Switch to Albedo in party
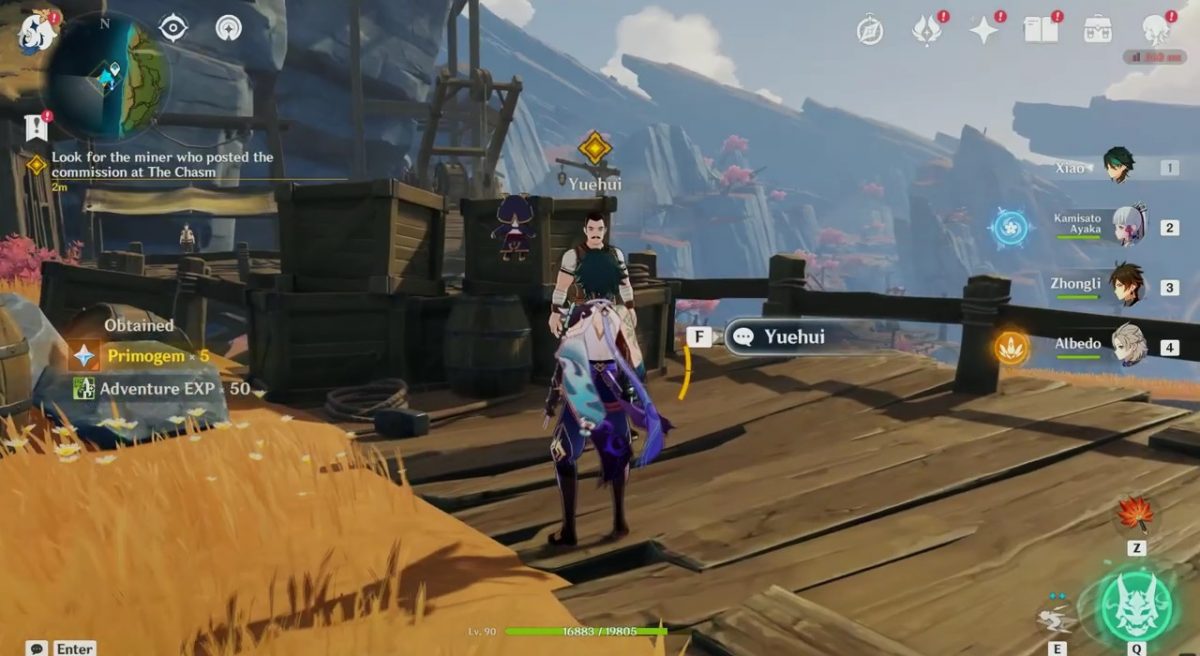 pos(1129,343)
